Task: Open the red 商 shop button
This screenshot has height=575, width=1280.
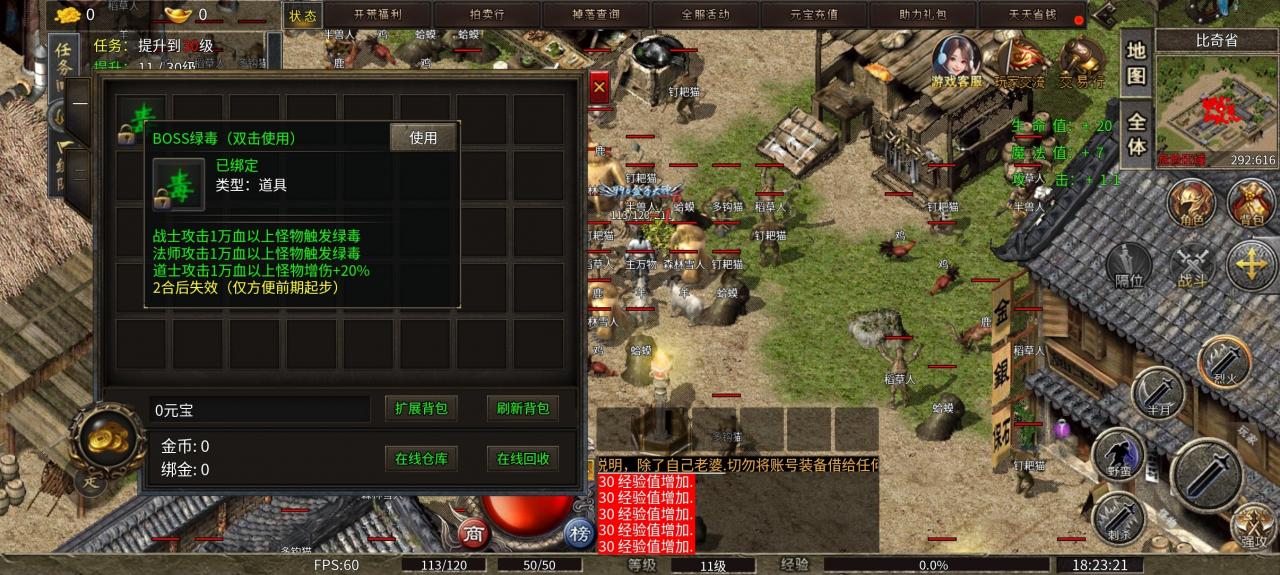Action: 474,533
